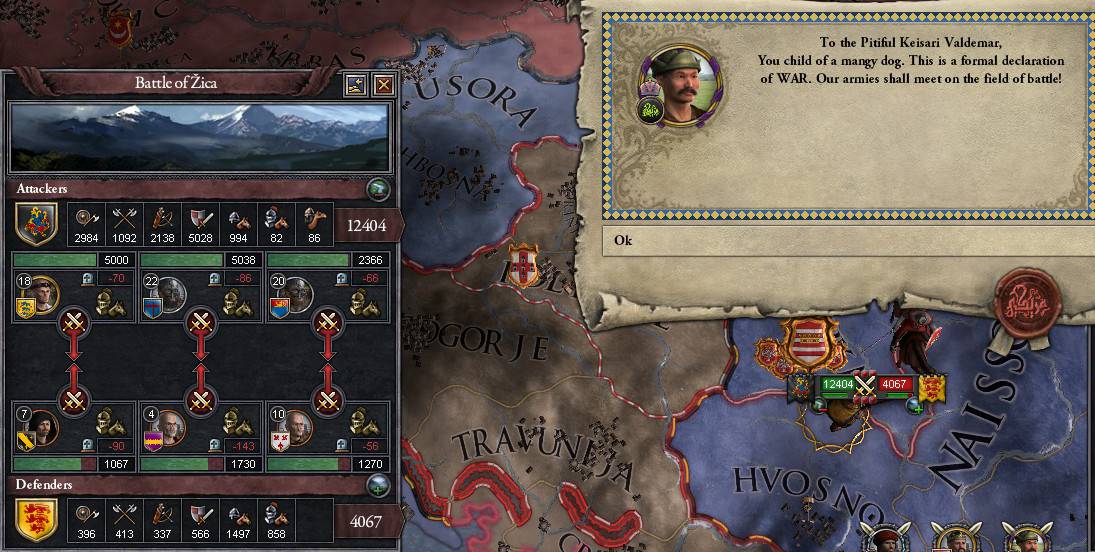
Task: Select the 4067 enemy army marker on map
Action: 893,384
